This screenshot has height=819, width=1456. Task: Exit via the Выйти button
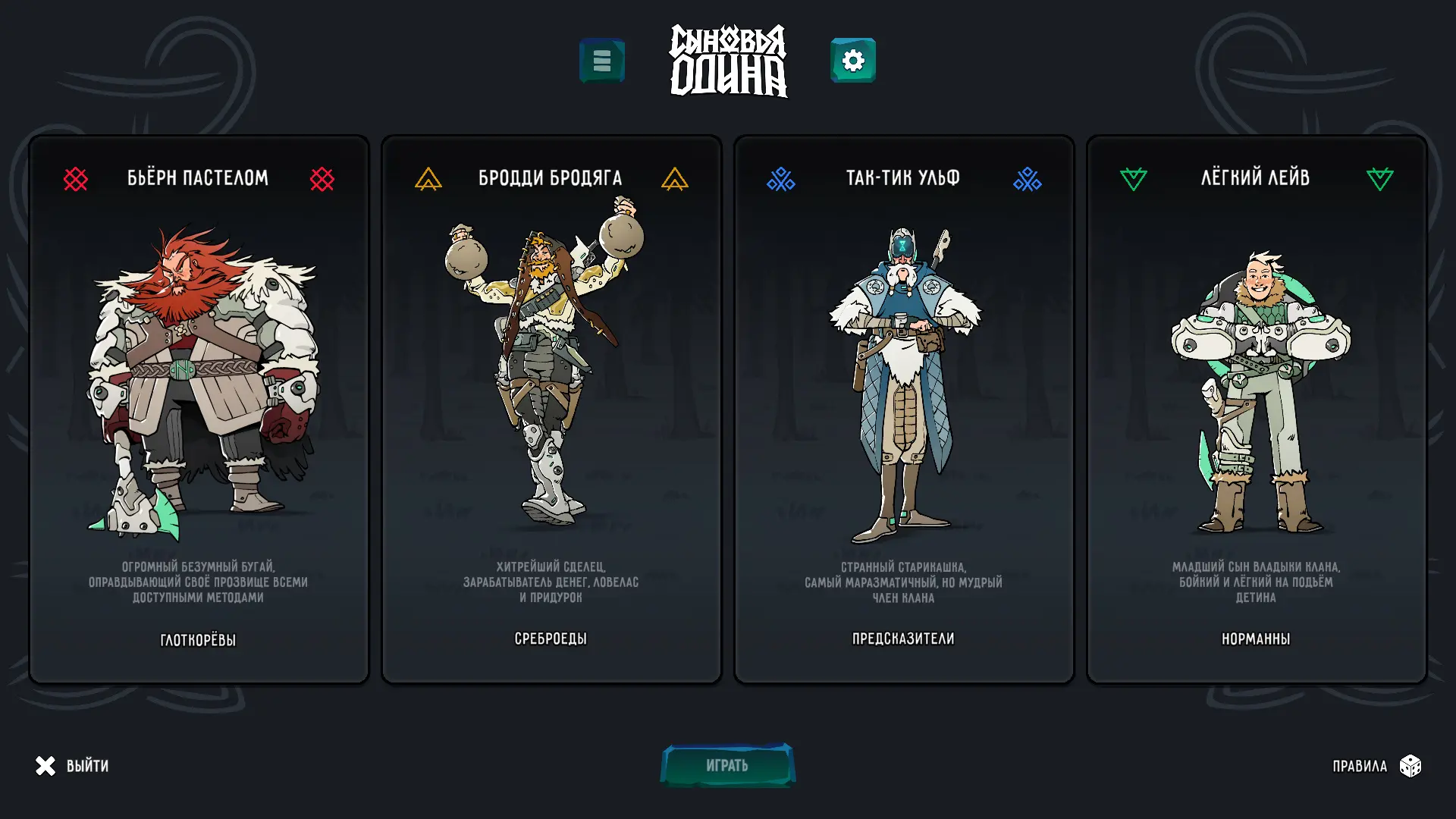coord(73,766)
